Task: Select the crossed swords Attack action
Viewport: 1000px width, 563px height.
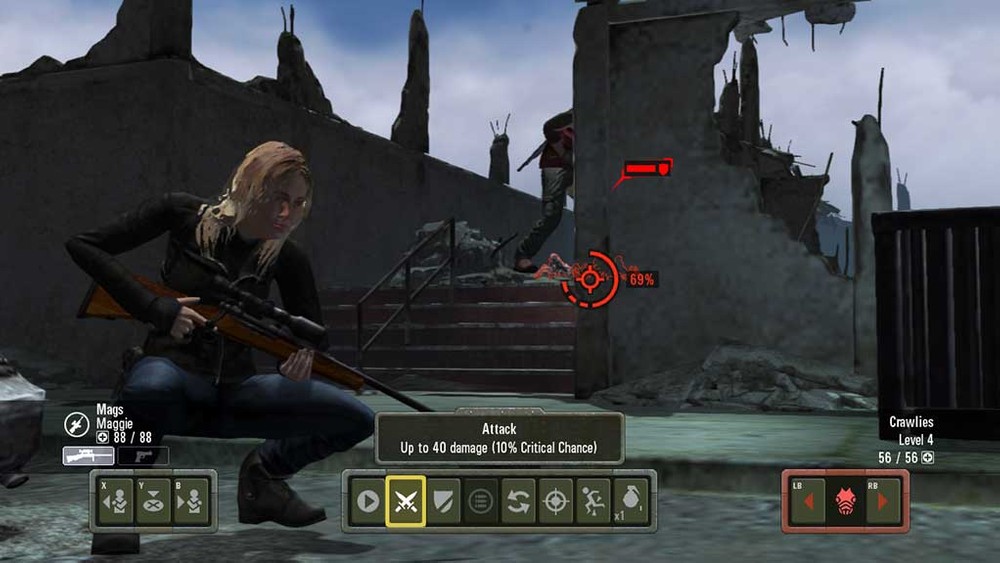Action: coord(405,501)
